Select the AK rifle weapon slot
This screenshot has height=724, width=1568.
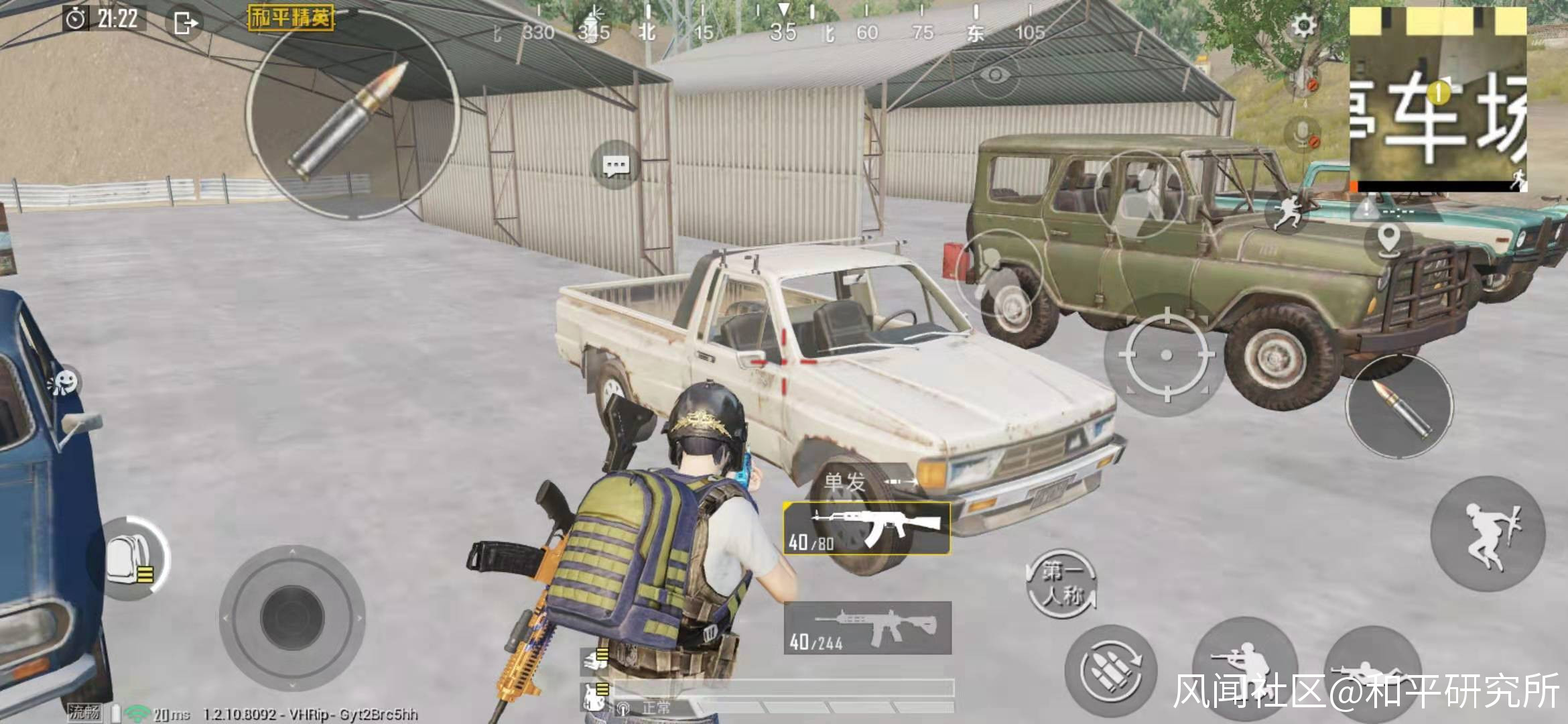866,529
